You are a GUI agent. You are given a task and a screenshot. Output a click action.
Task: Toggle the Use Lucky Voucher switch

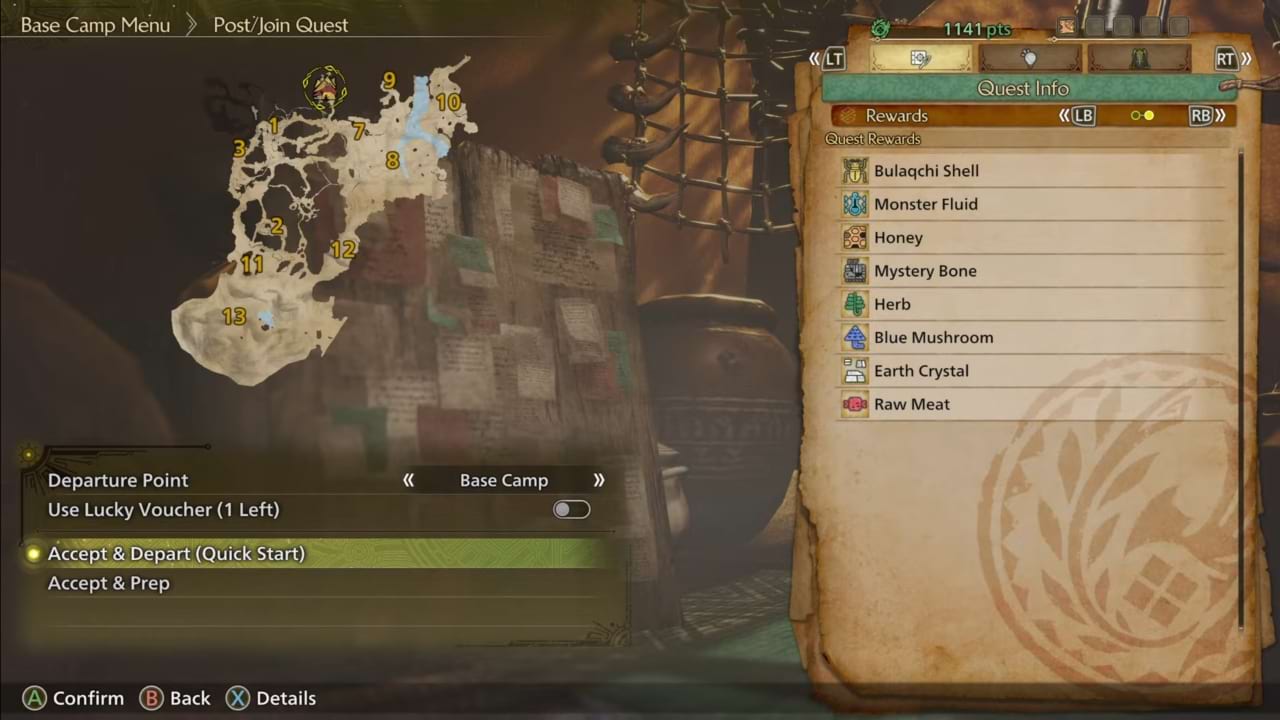coord(572,510)
